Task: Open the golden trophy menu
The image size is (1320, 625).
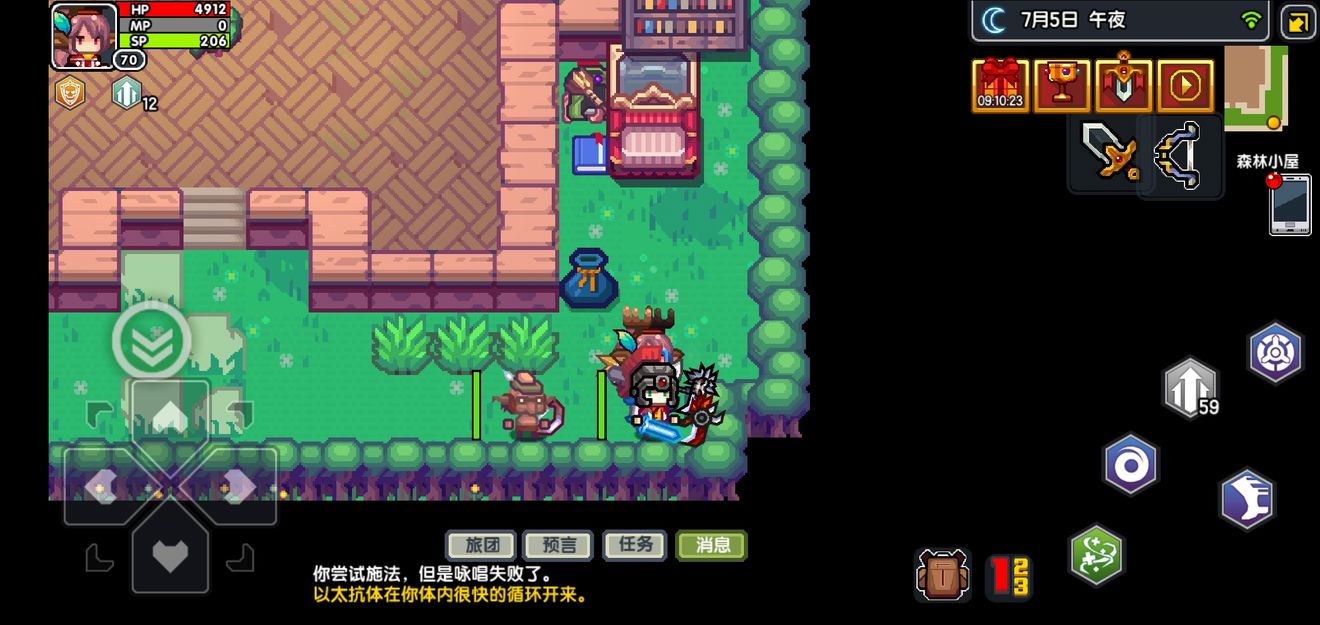Action: (1062, 85)
